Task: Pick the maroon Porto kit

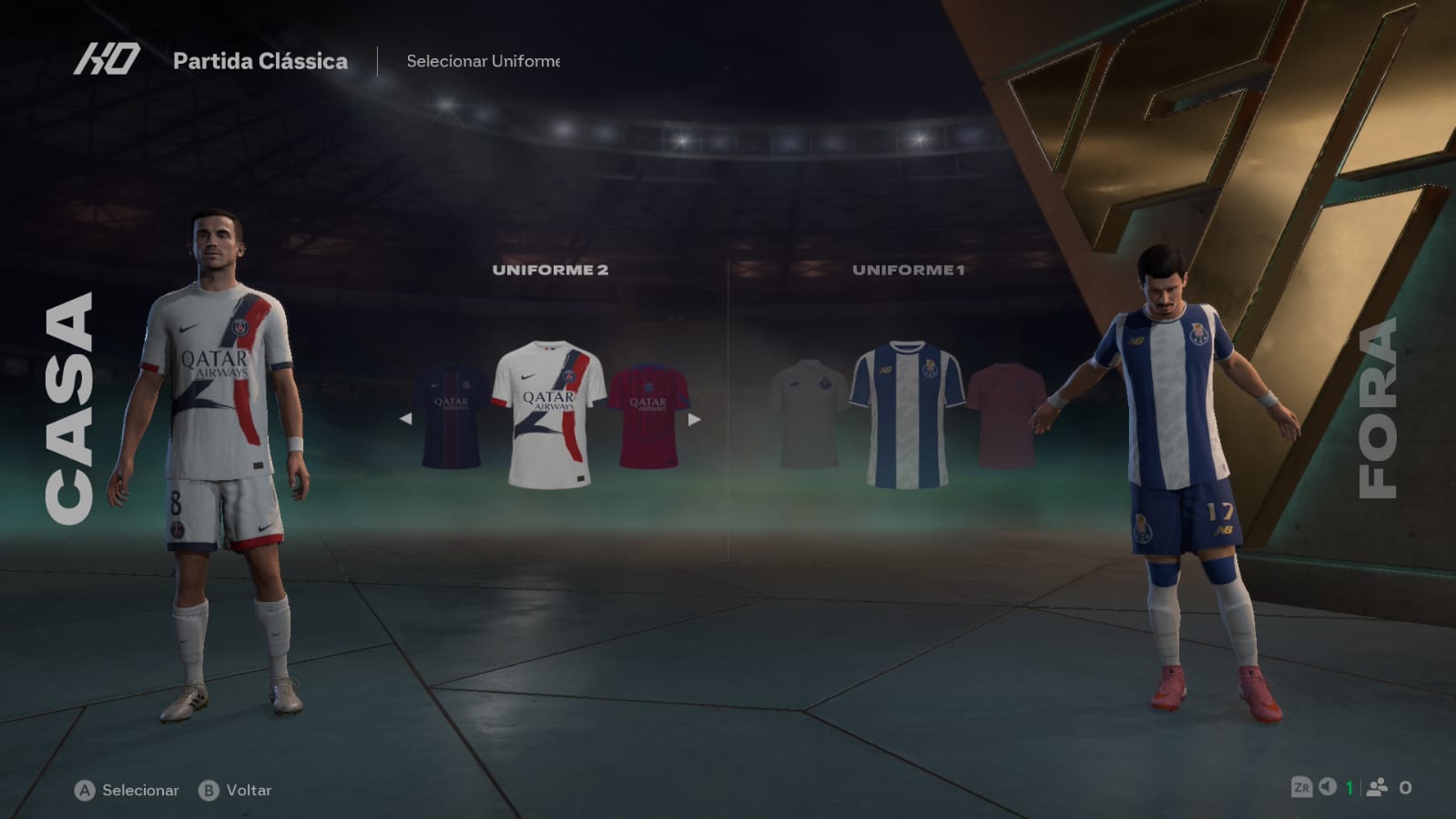Action: [x=1004, y=416]
